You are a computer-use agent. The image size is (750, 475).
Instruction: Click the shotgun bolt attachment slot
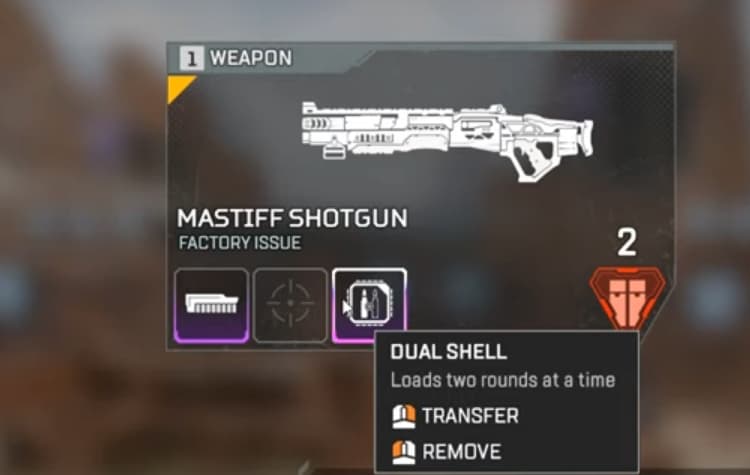(x=211, y=305)
